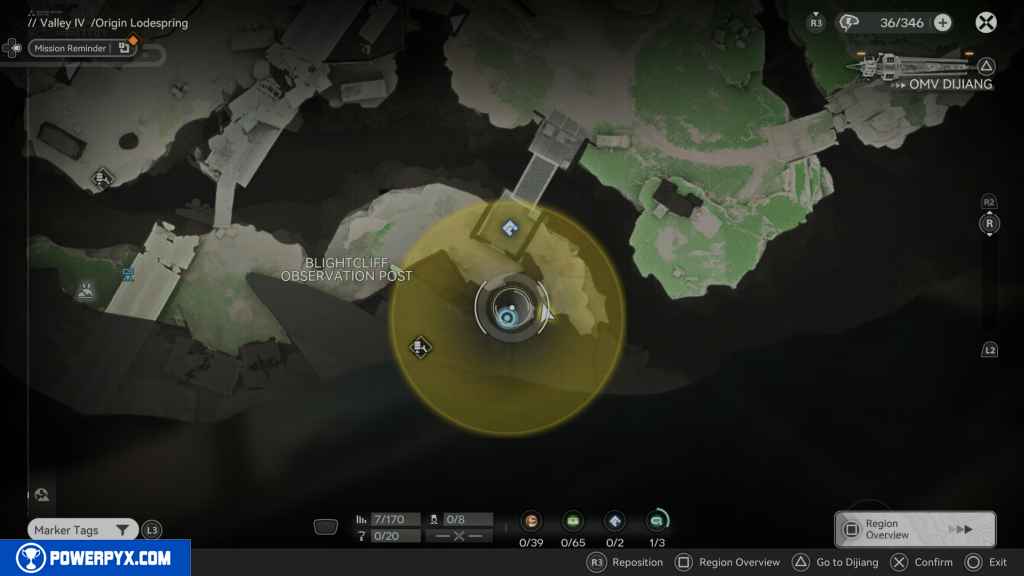Close the map with the X icon
Screen dimensions: 1024x576
[x=986, y=23]
